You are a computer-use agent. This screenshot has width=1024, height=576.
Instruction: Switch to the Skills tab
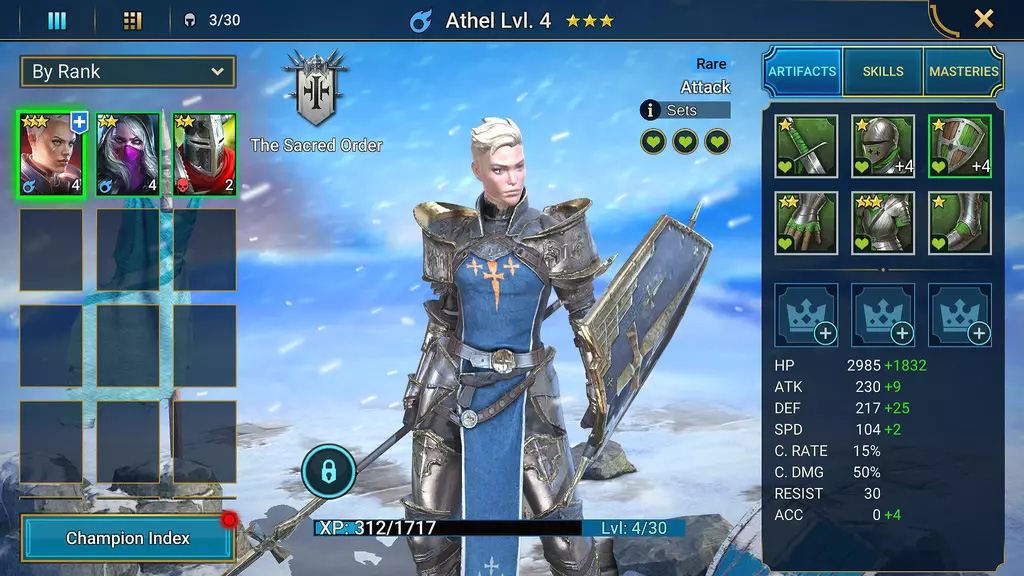[883, 71]
